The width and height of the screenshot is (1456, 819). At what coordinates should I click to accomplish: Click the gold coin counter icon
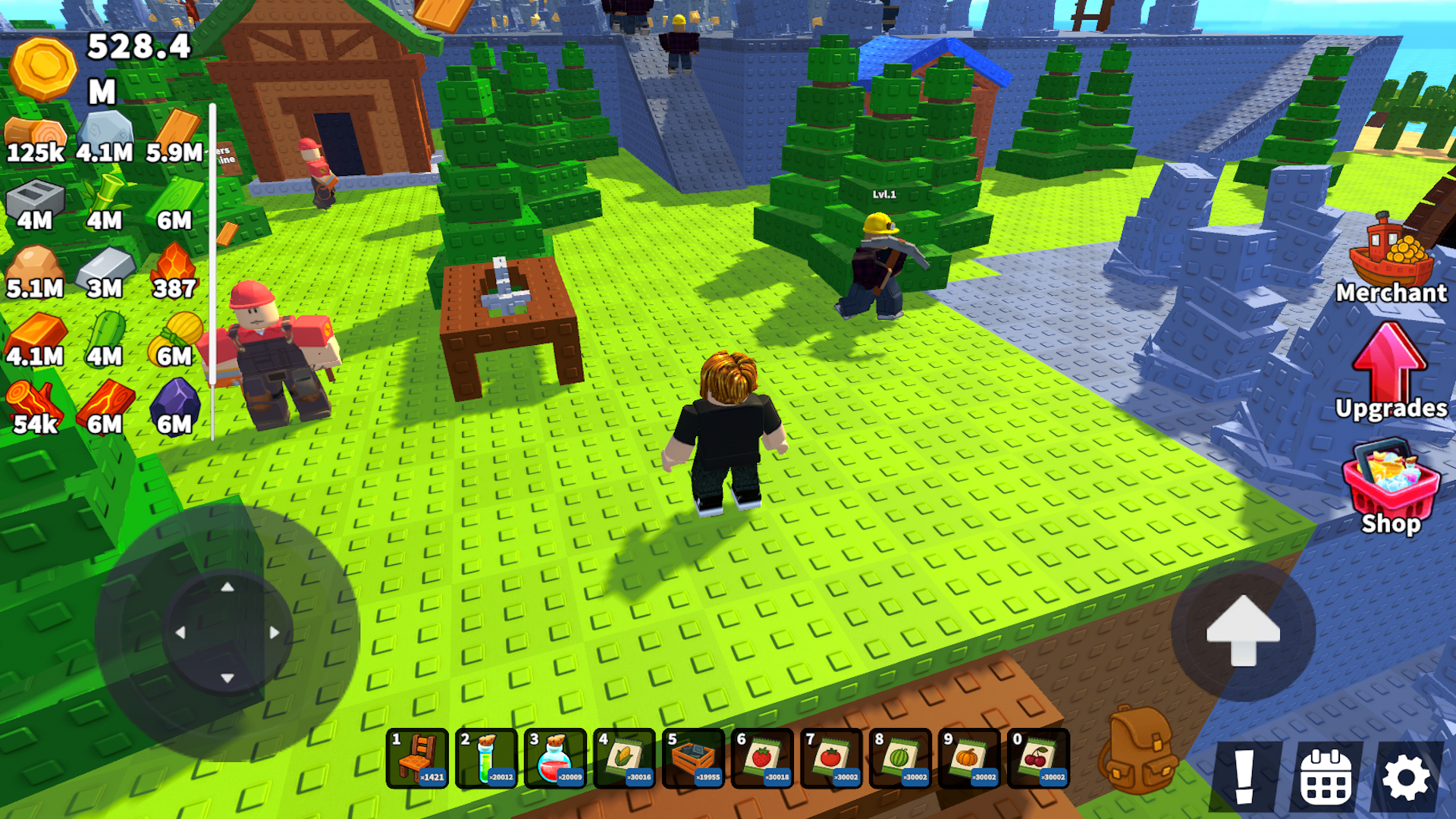[42, 68]
